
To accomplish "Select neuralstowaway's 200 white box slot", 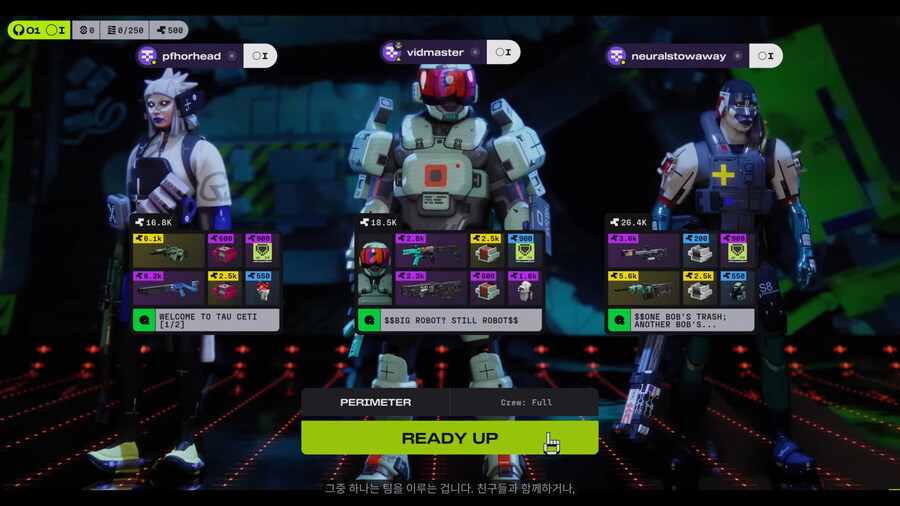I will pos(698,251).
